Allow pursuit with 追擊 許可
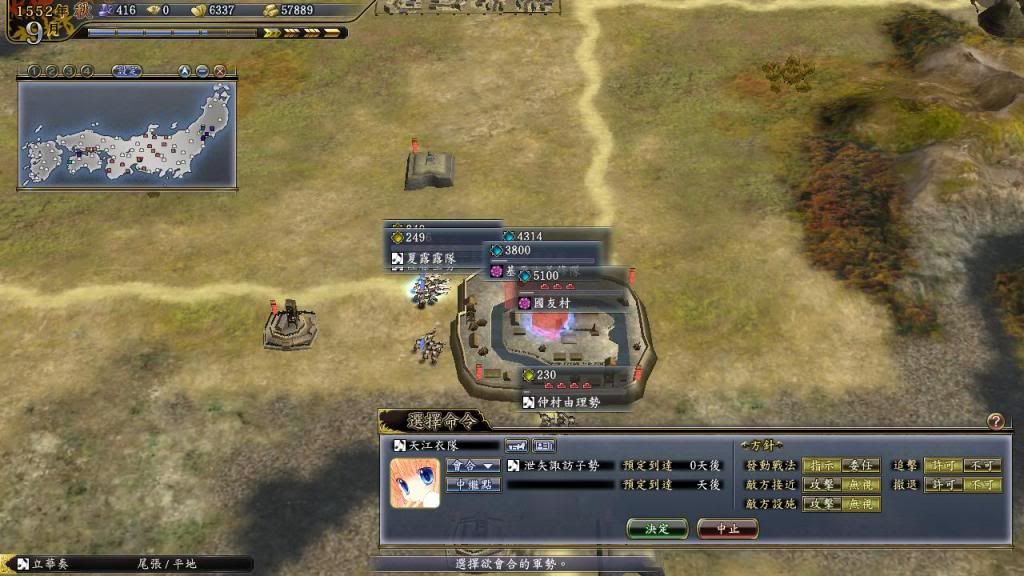This screenshot has width=1024, height=576. tap(943, 465)
